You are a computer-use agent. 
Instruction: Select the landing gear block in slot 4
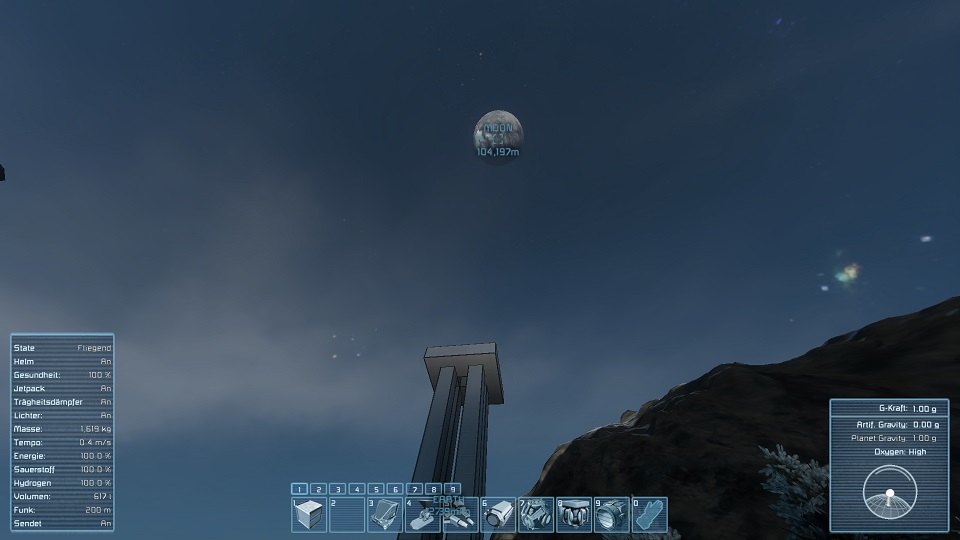click(x=423, y=515)
